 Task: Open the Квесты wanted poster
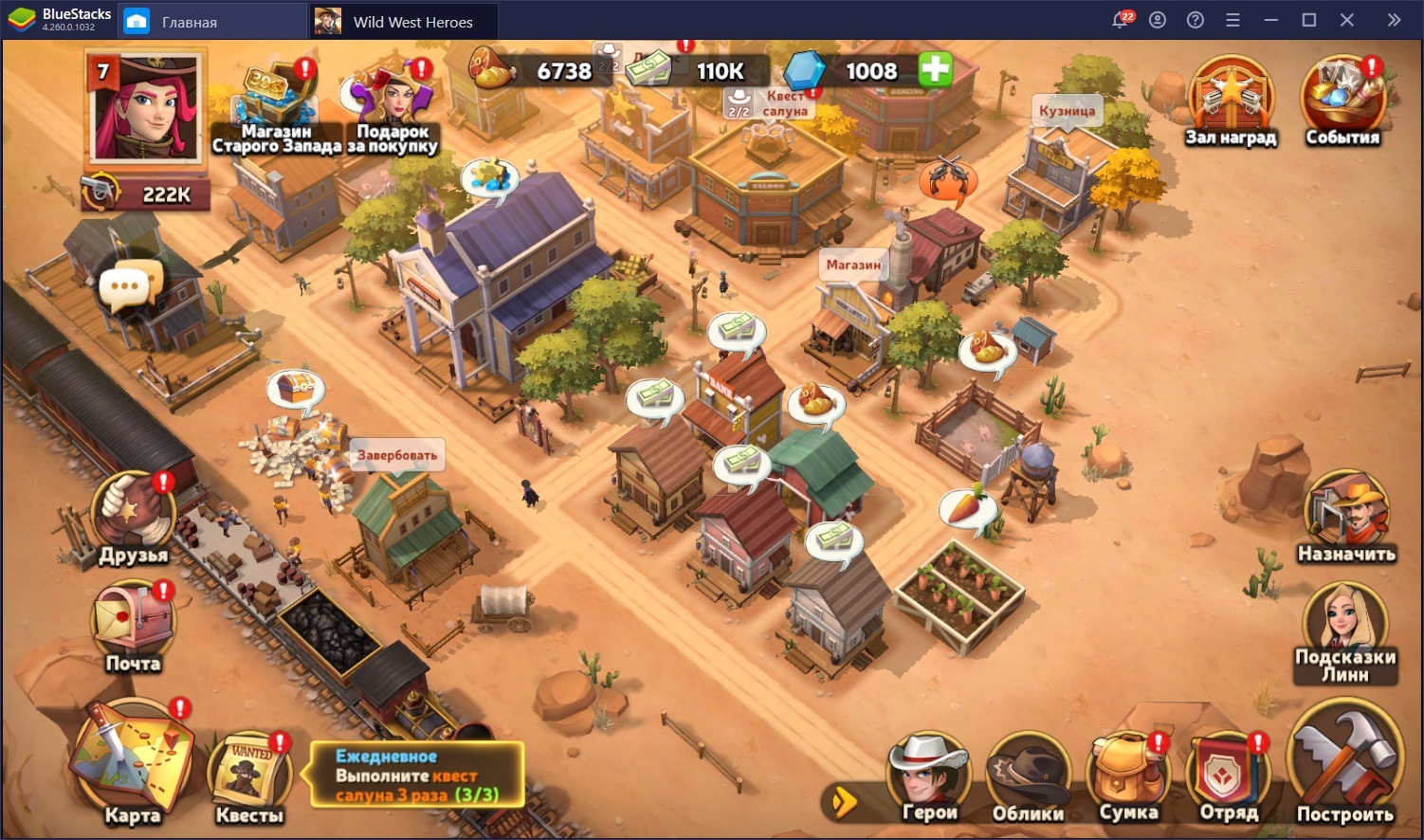pyautogui.click(x=249, y=776)
